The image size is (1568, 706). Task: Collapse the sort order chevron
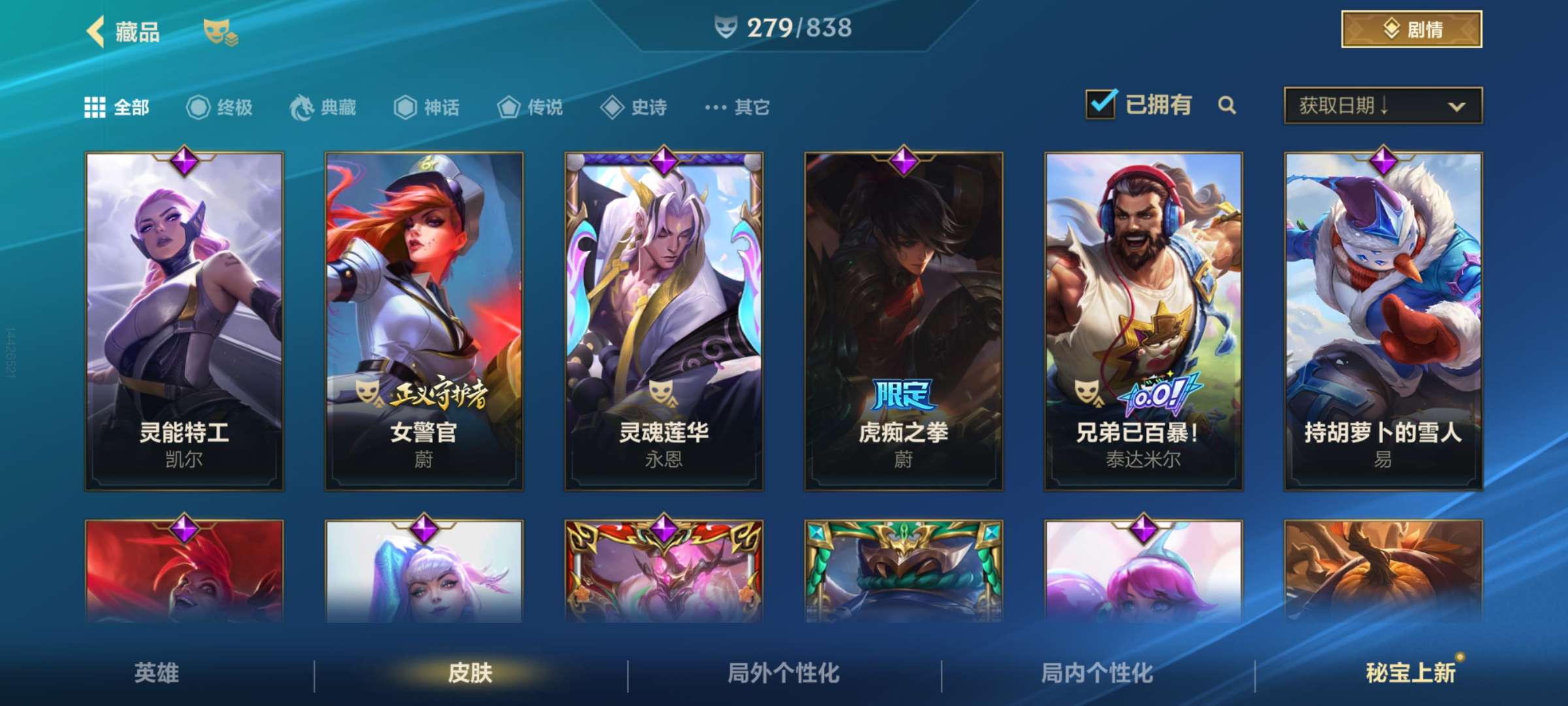(1456, 105)
